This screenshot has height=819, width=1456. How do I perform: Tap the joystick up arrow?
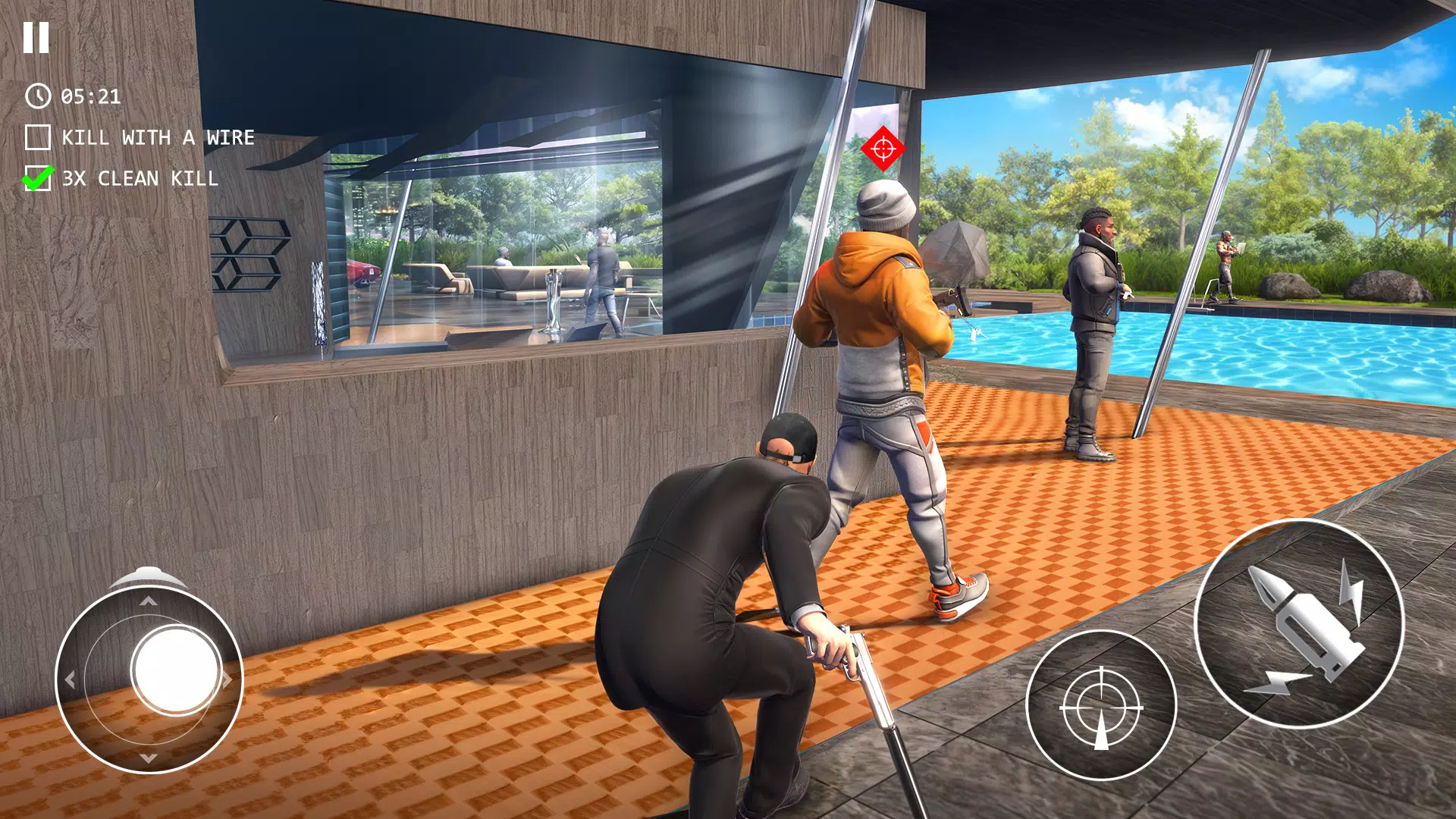(148, 601)
